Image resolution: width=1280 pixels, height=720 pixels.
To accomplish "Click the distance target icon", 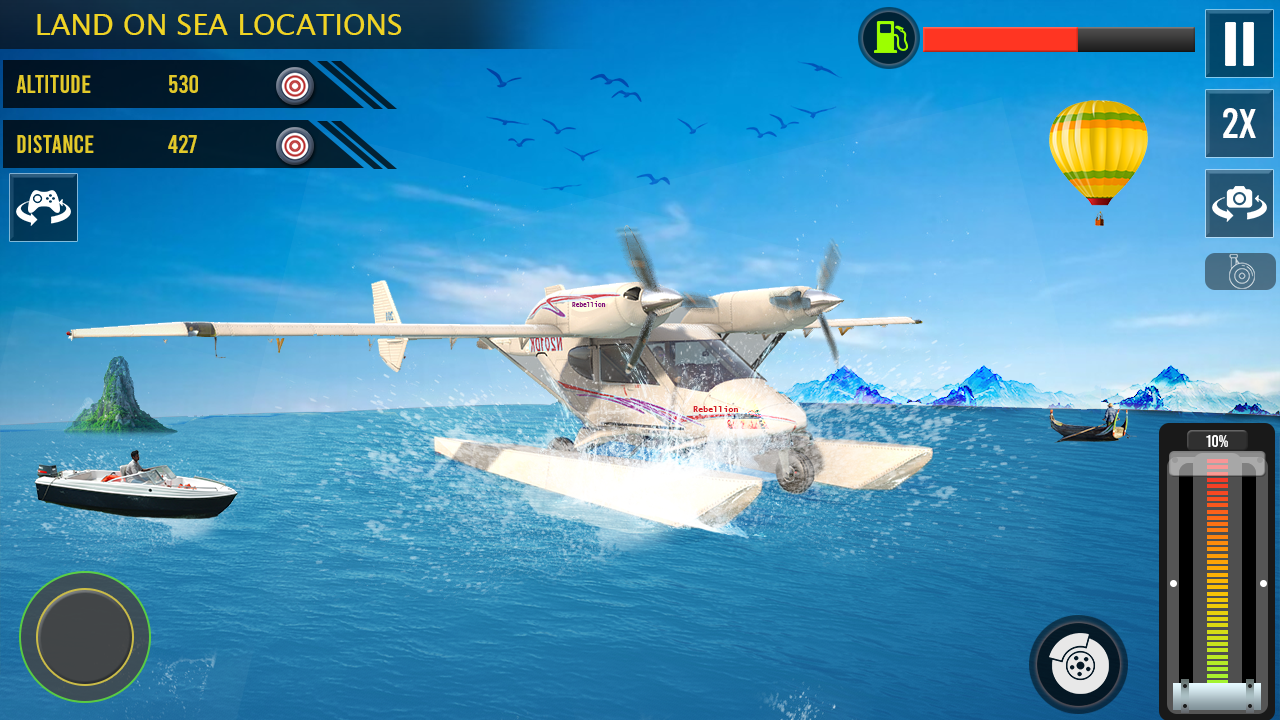I will pyautogui.click(x=294, y=146).
